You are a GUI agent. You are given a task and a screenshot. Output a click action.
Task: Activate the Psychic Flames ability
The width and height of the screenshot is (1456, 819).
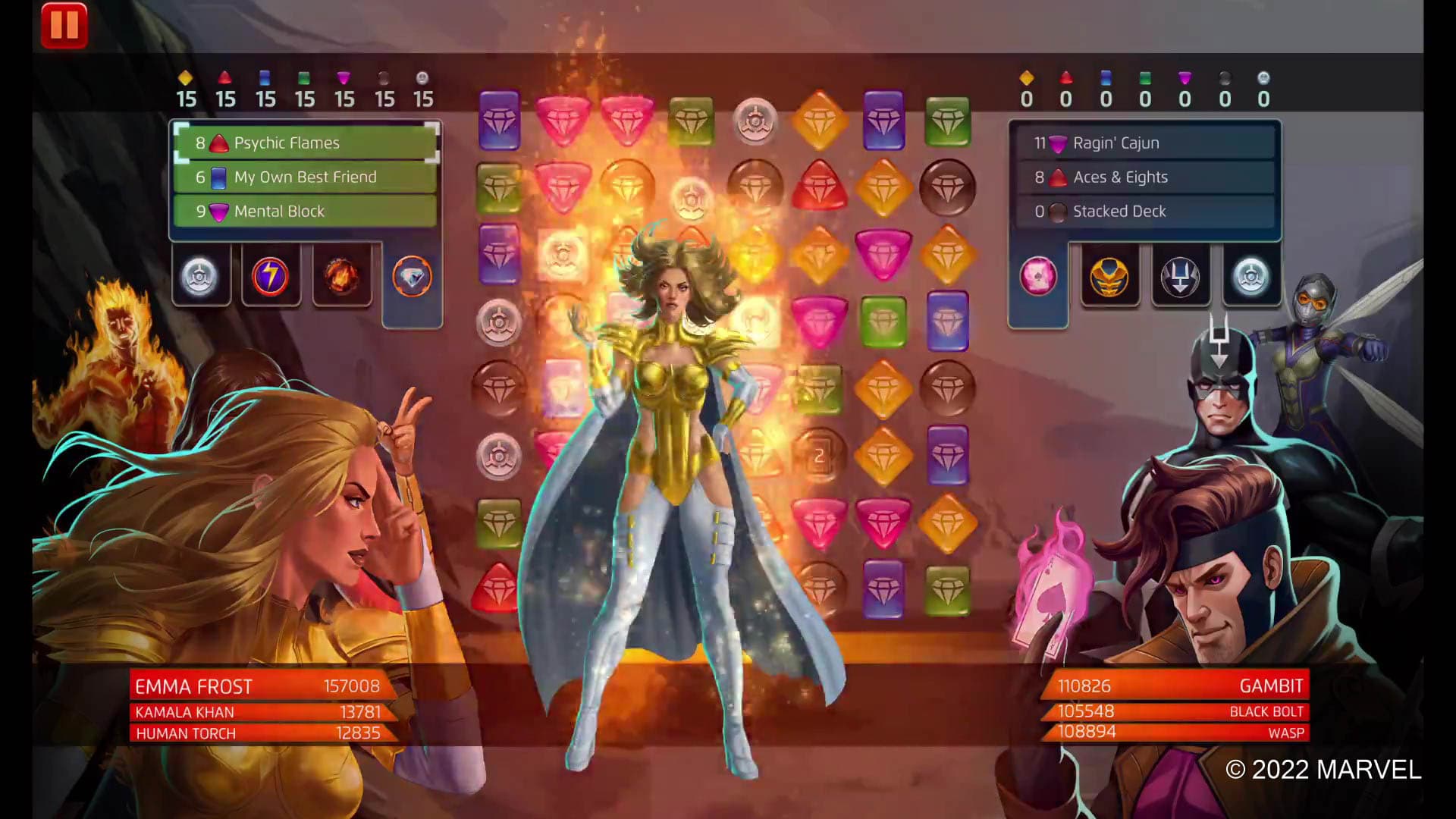click(x=303, y=143)
